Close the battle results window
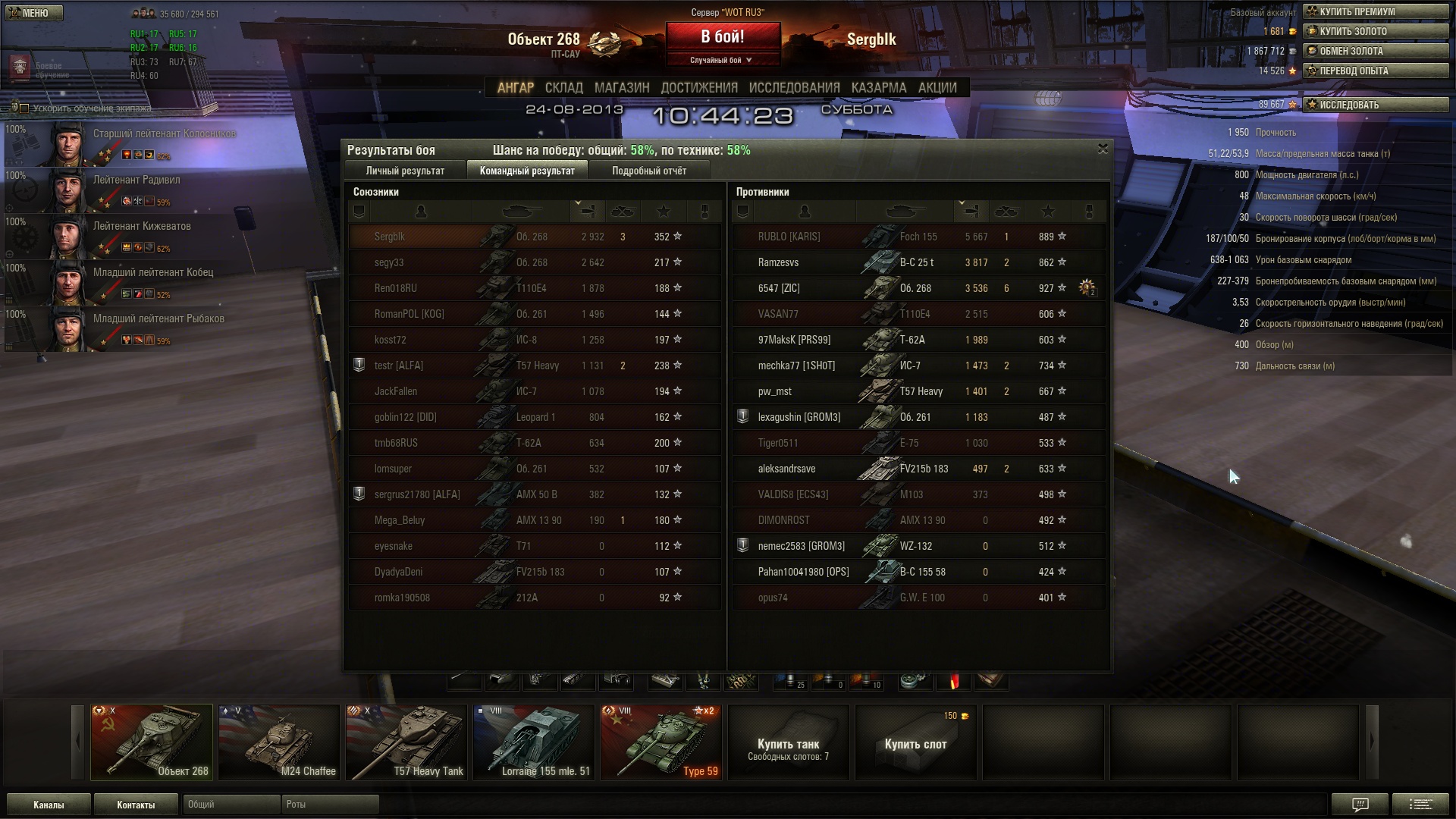 click(x=1103, y=149)
